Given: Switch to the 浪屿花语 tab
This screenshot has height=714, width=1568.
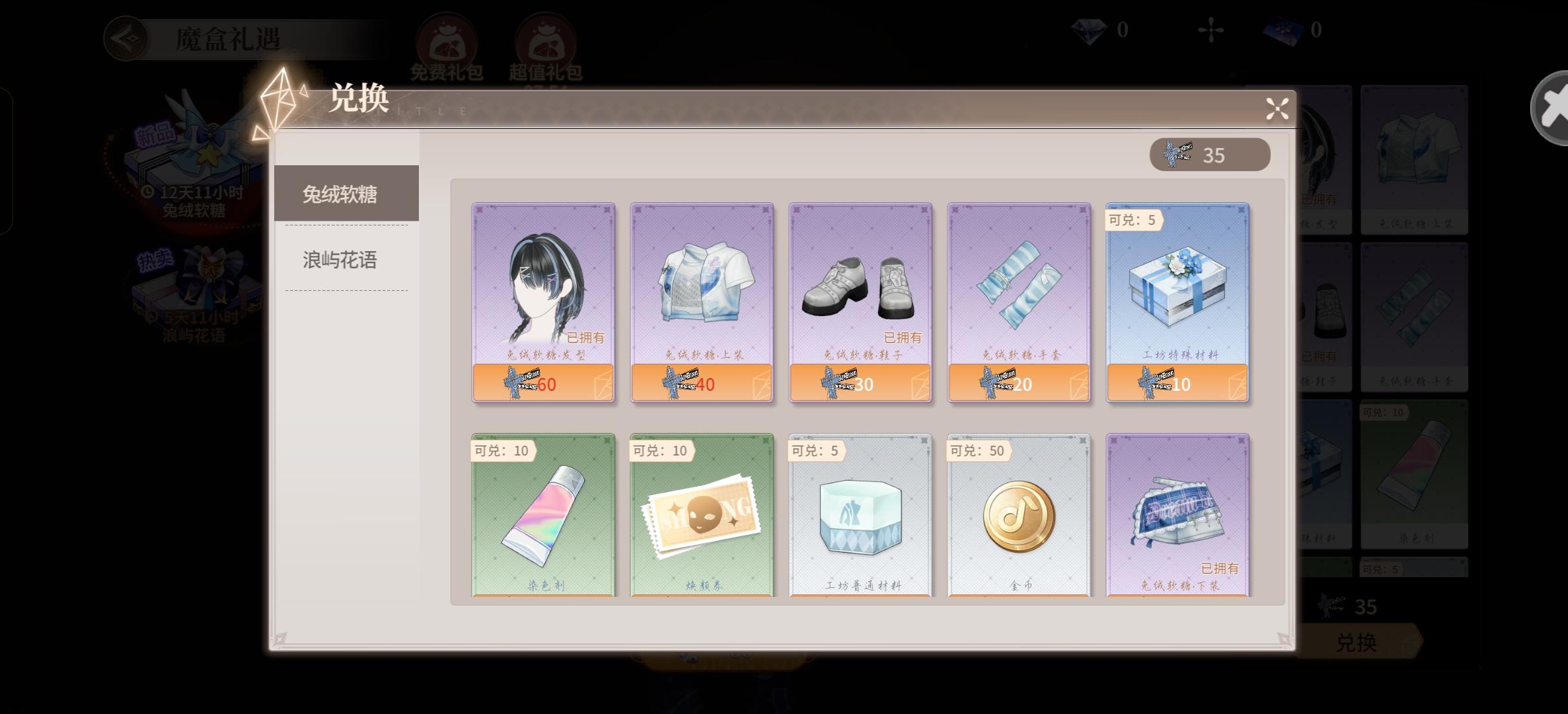Looking at the screenshot, I should click(x=339, y=260).
